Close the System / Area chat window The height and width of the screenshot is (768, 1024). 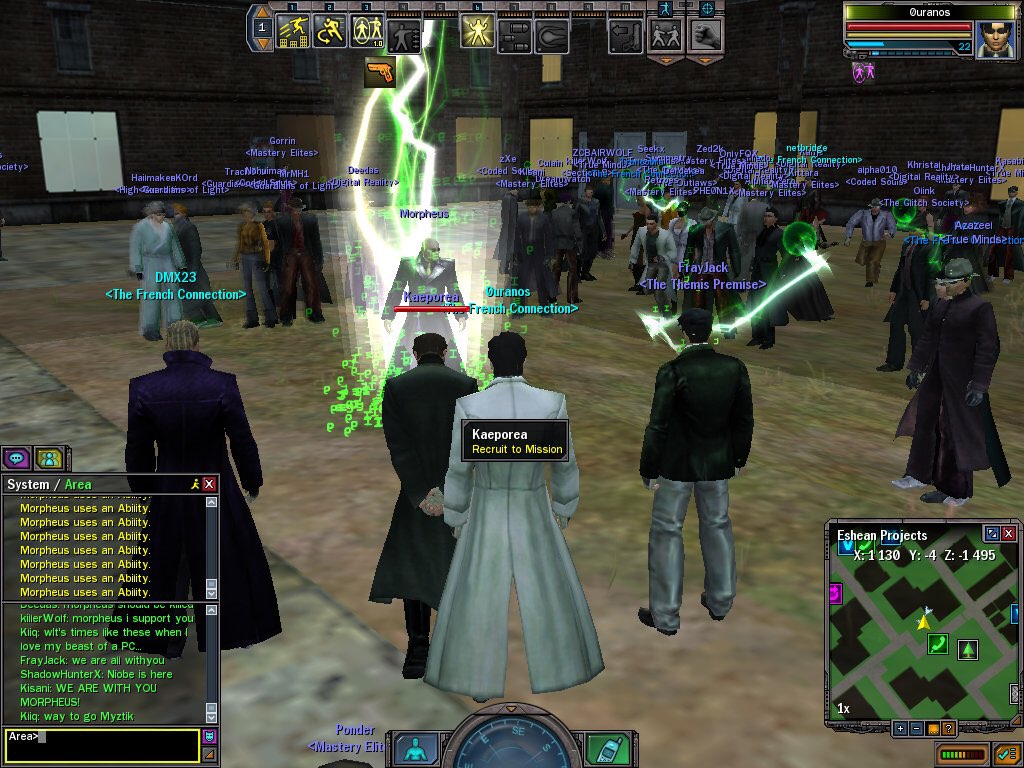[x=209, y=484]
